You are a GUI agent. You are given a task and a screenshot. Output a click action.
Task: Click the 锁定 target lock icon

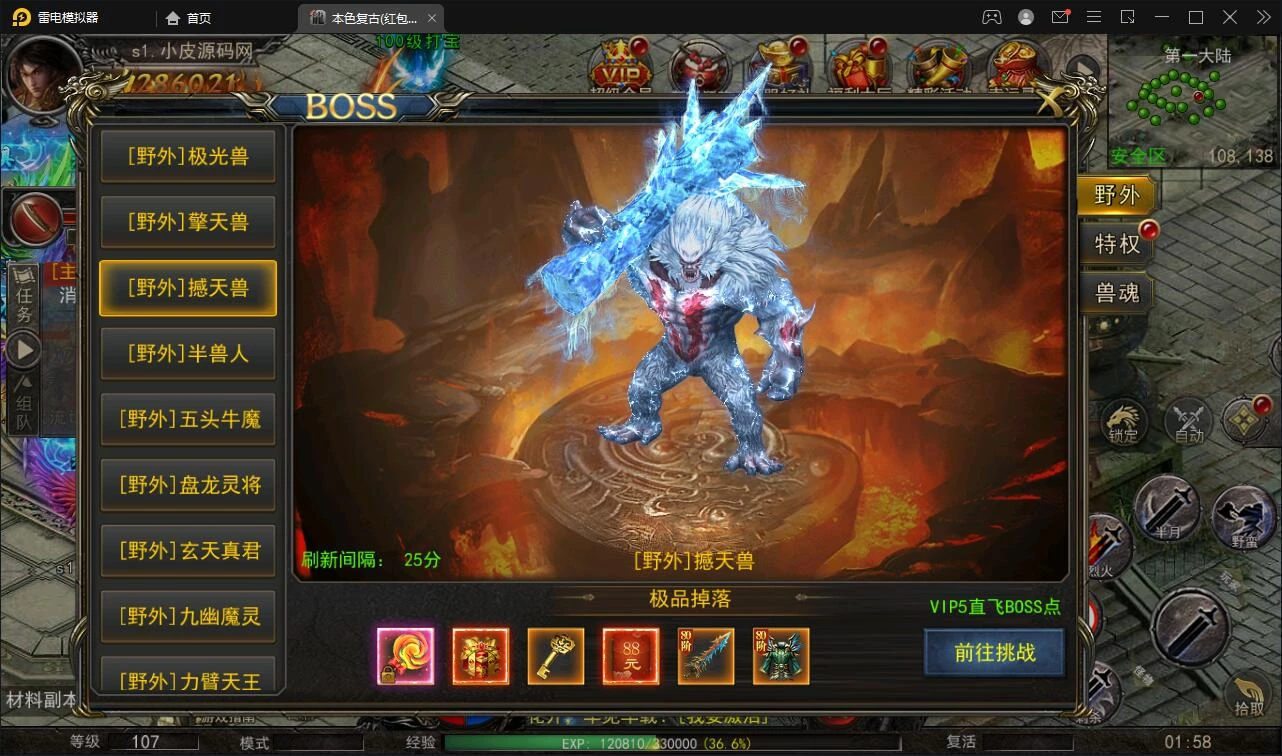coord(1124,422)
